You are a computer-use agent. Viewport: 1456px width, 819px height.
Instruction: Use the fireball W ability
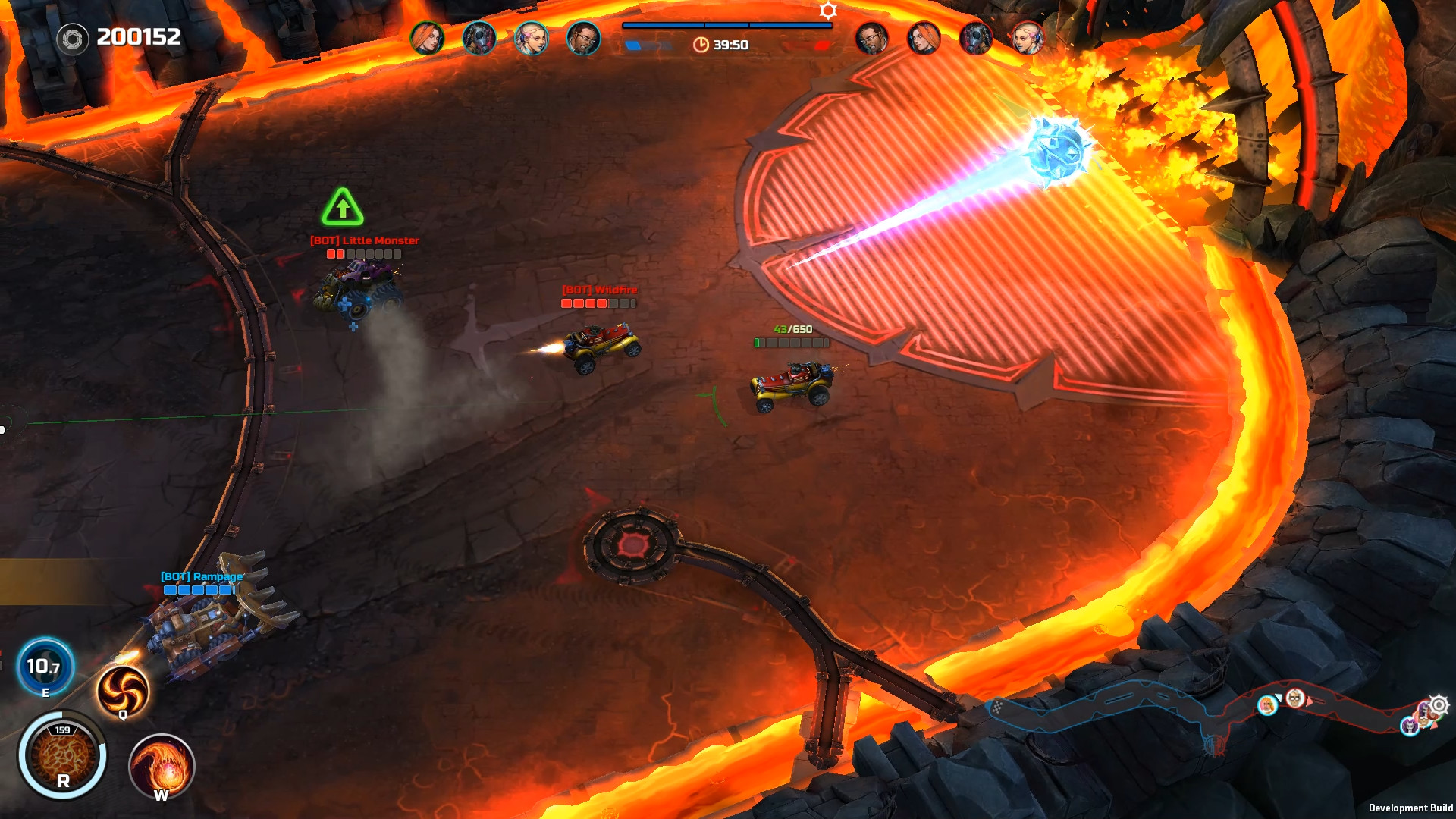tap(162, 766)
